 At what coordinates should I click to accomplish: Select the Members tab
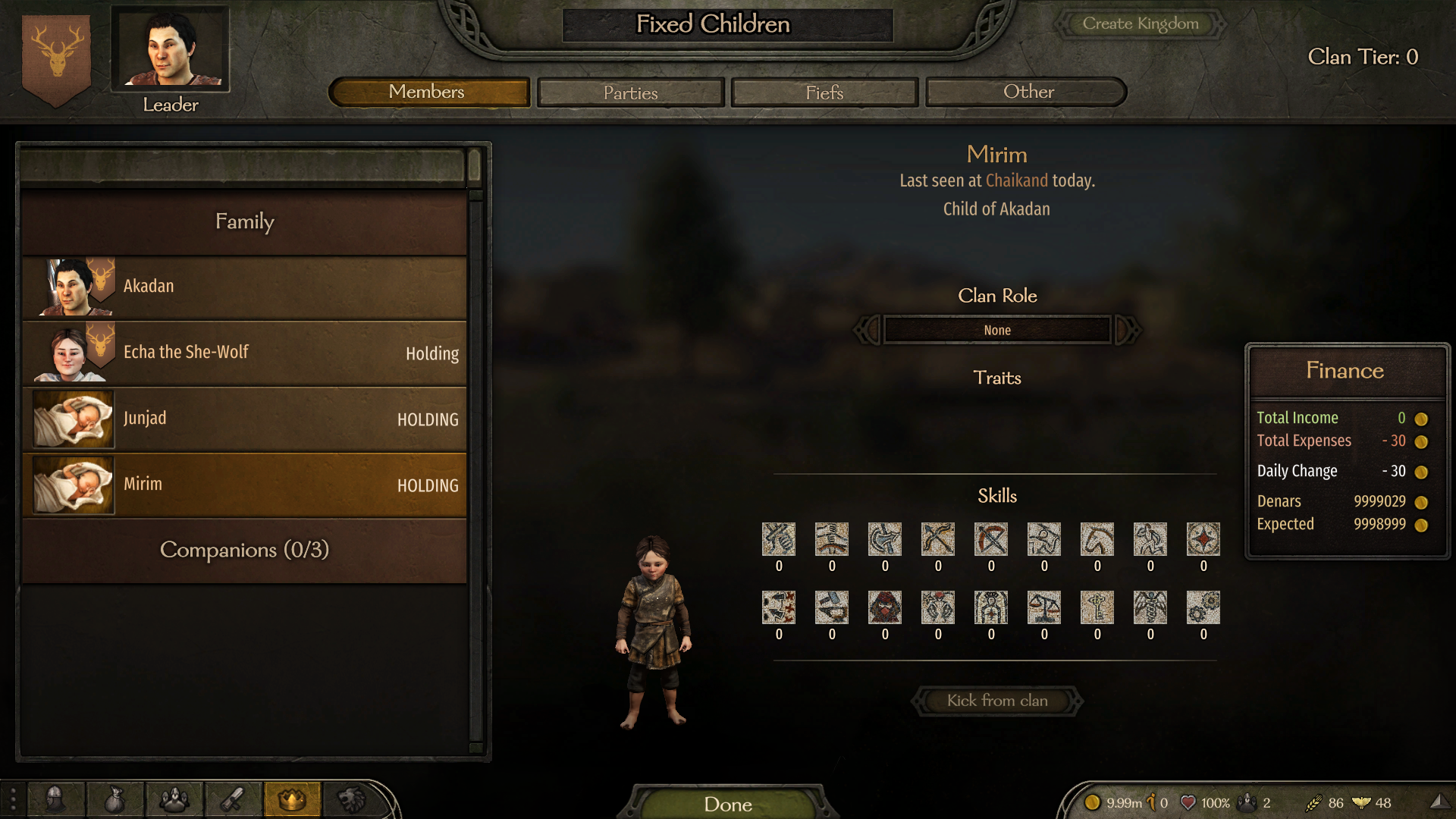(427, 93)
